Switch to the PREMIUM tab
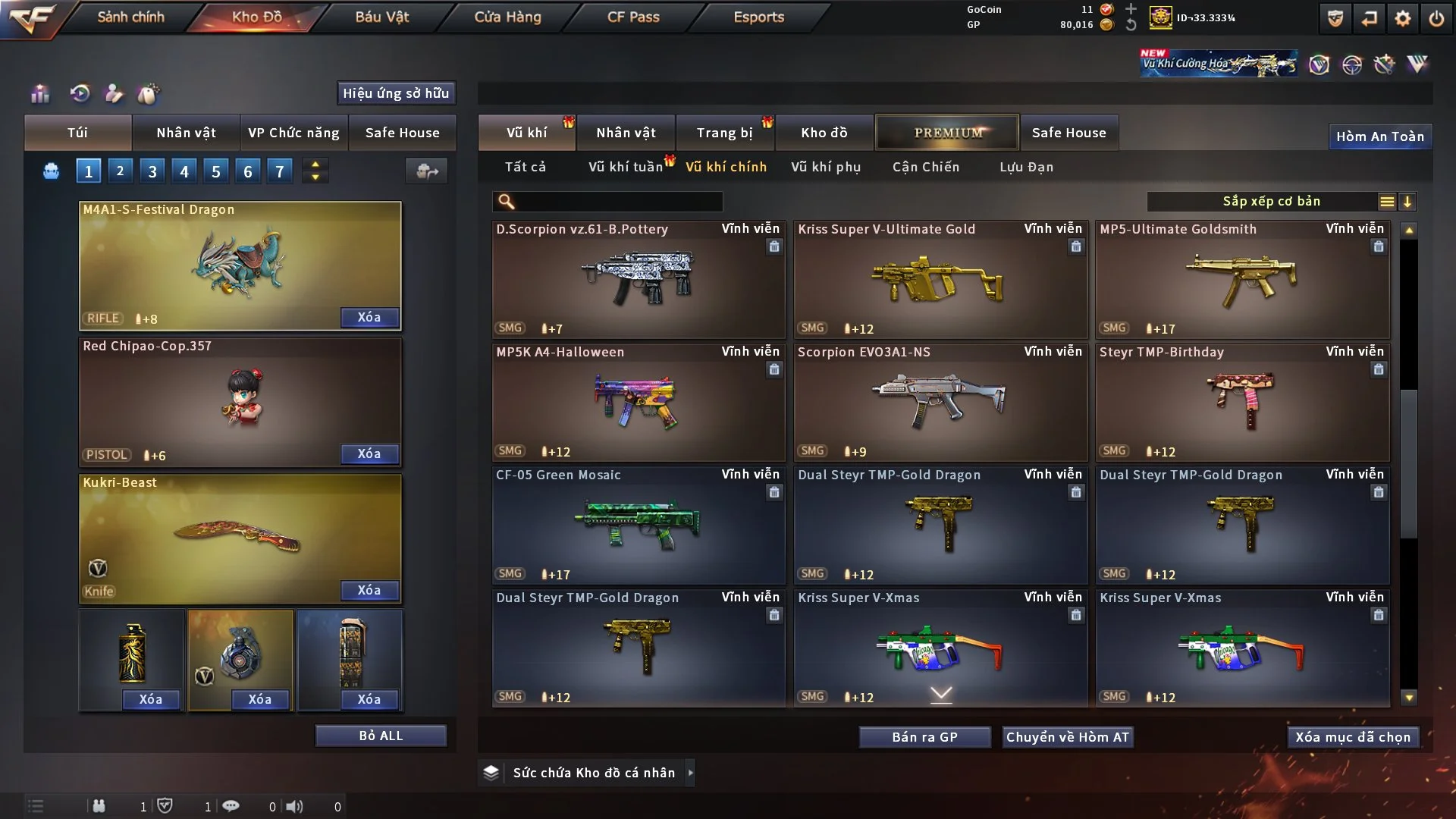This screenshot has width=1456, height=819. 947,133
